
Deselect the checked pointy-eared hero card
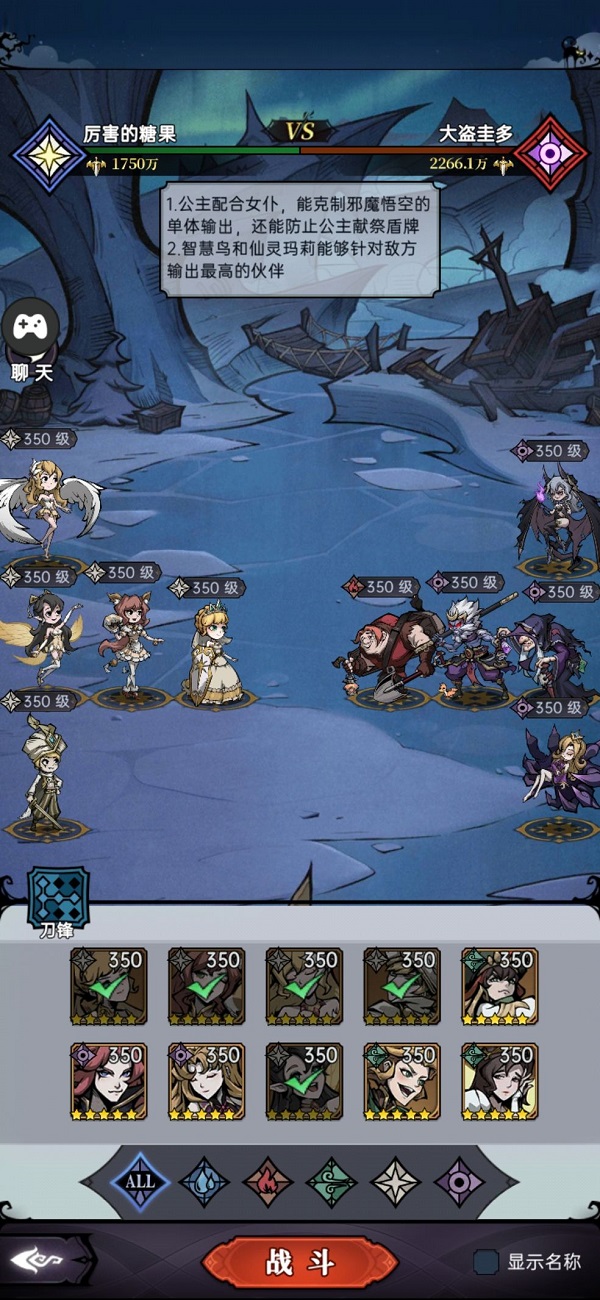pyautogui.click(x=304, y=1081)
